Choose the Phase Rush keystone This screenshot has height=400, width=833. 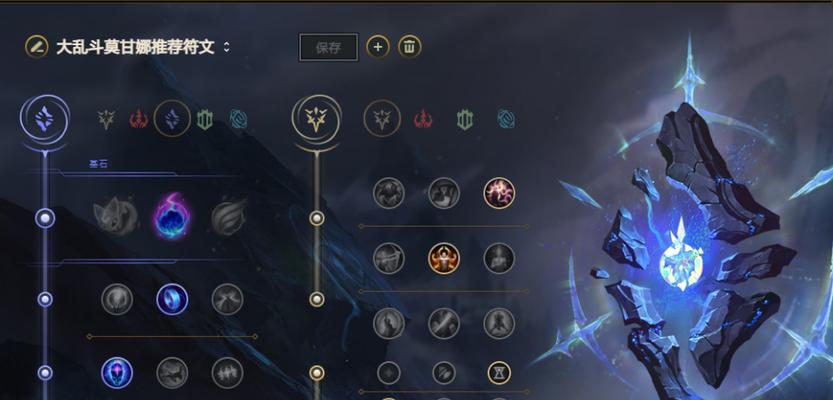[229, 215]
